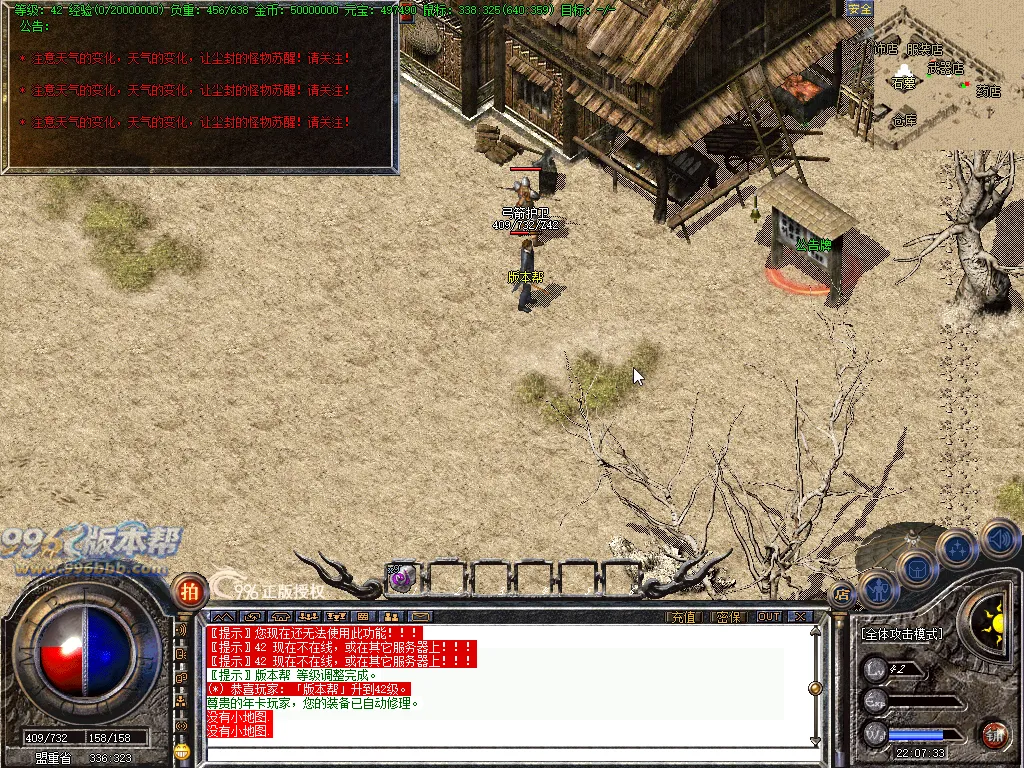Click the yellow smiley emoticon button

tap(181, 750)
